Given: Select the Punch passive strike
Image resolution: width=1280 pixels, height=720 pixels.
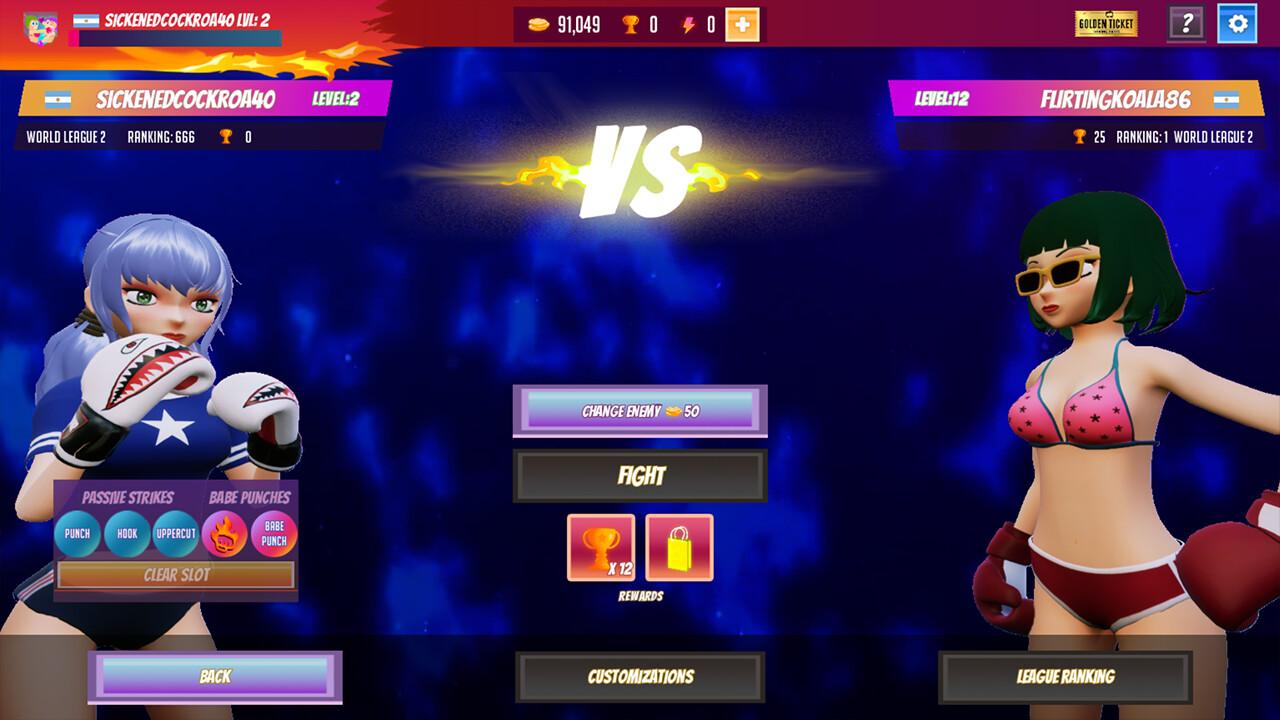Looking at the screenshot, I should pos(79,534).
